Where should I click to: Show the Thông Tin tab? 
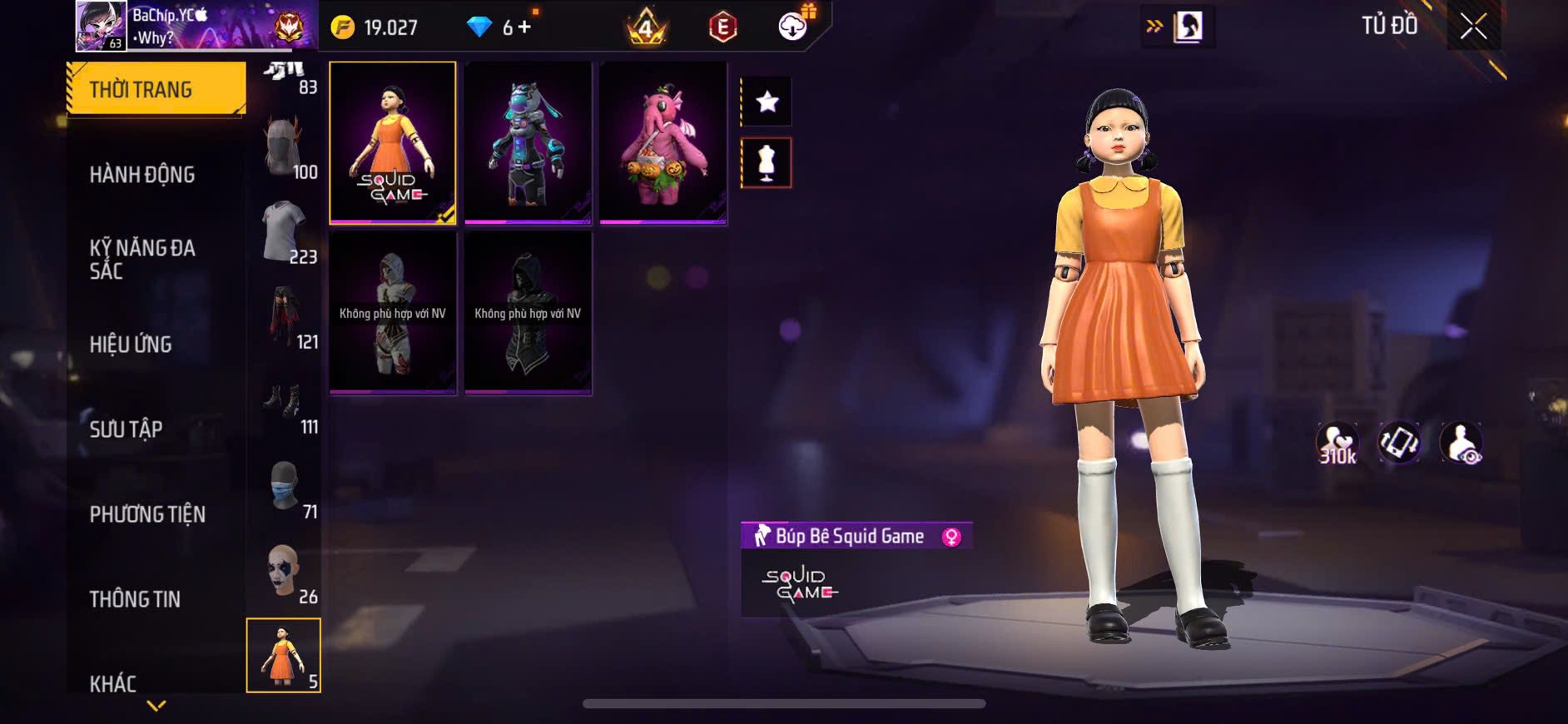pyautogui.click(x=135, y=599)
